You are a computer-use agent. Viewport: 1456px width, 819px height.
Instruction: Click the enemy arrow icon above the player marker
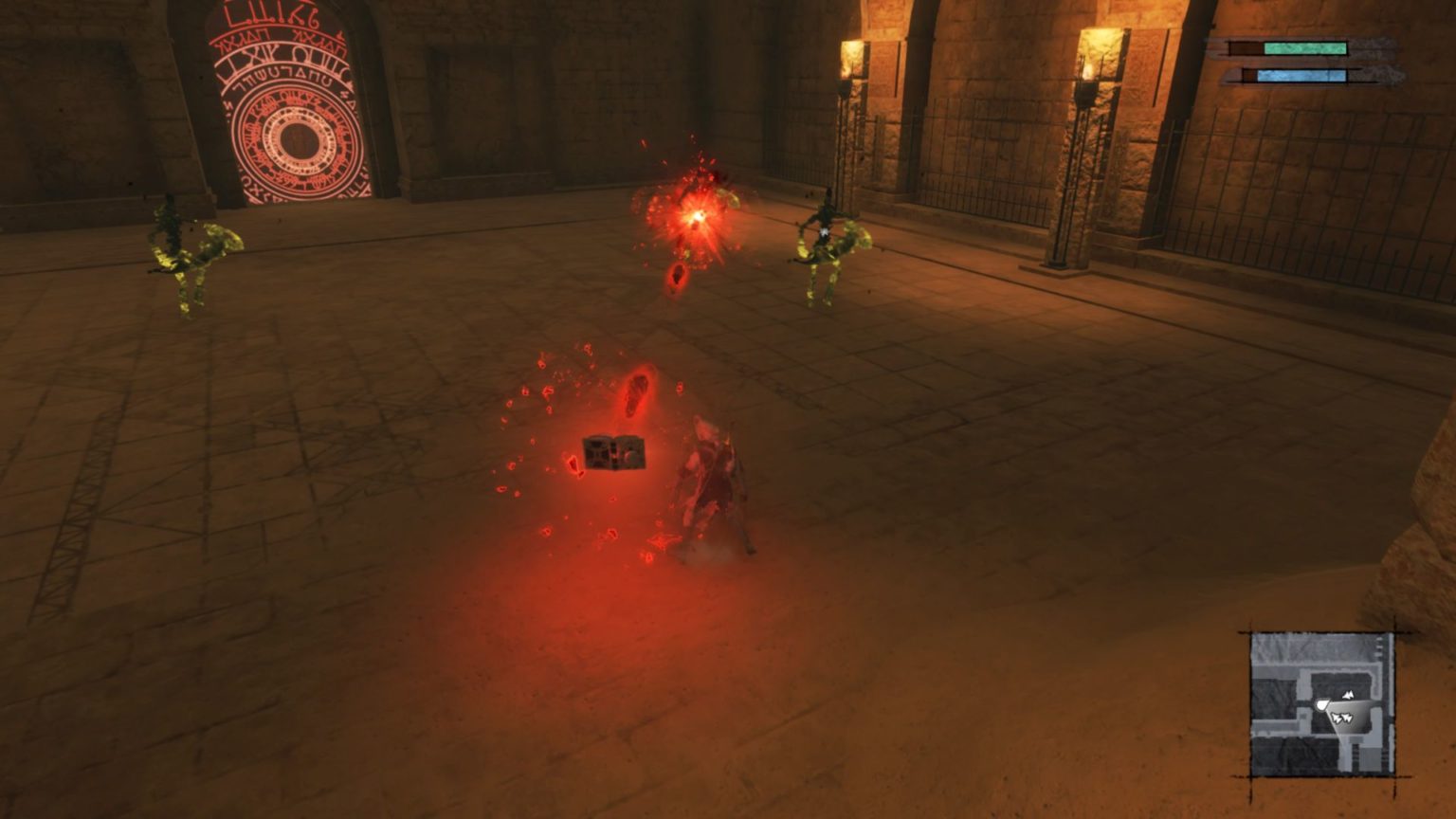[x=1348, y=695]
